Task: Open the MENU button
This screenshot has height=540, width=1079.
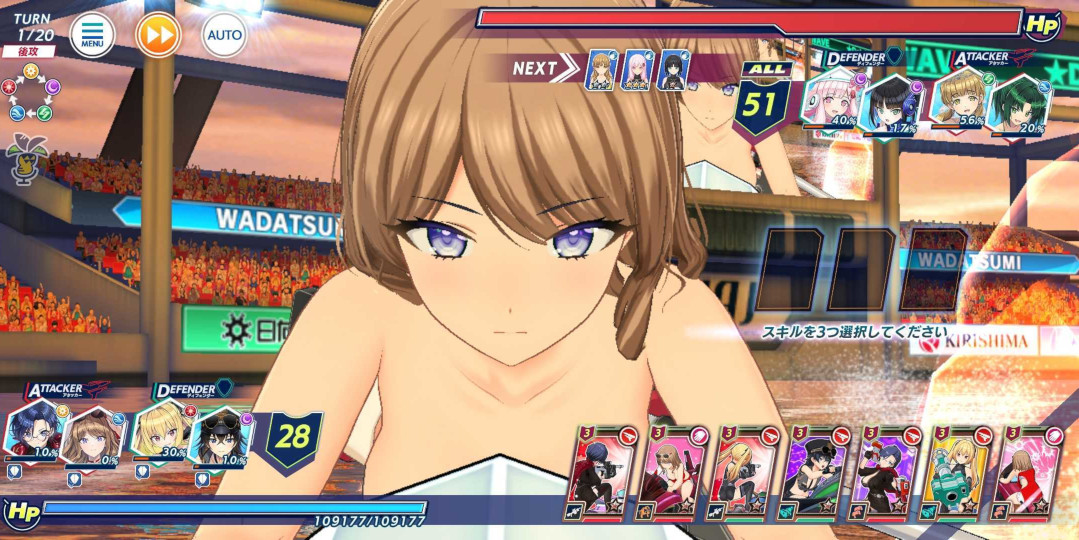Action: tap(92, 36)
